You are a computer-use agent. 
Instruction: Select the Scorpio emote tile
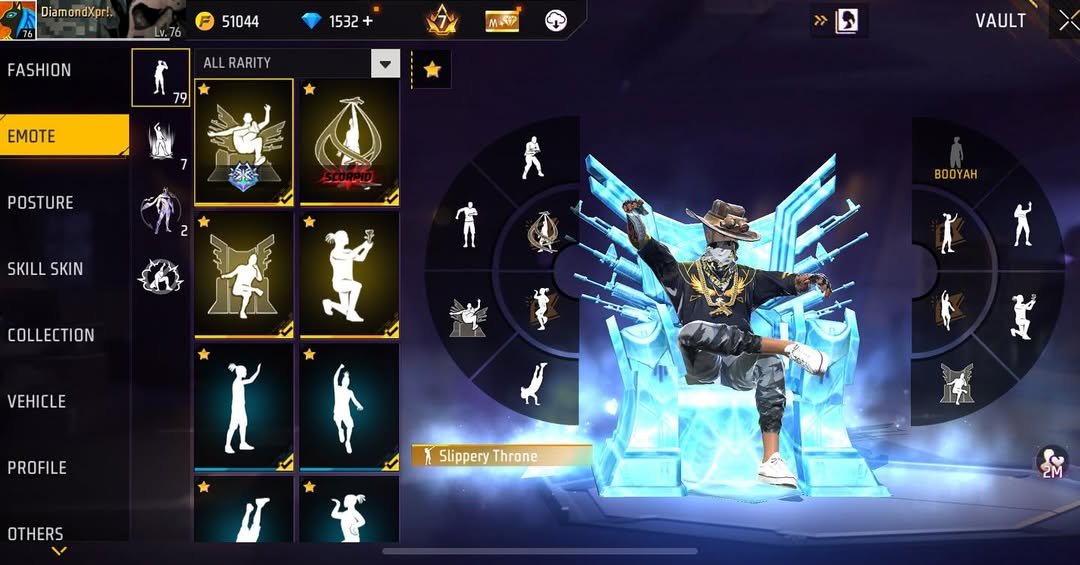(x=350, y=141)
